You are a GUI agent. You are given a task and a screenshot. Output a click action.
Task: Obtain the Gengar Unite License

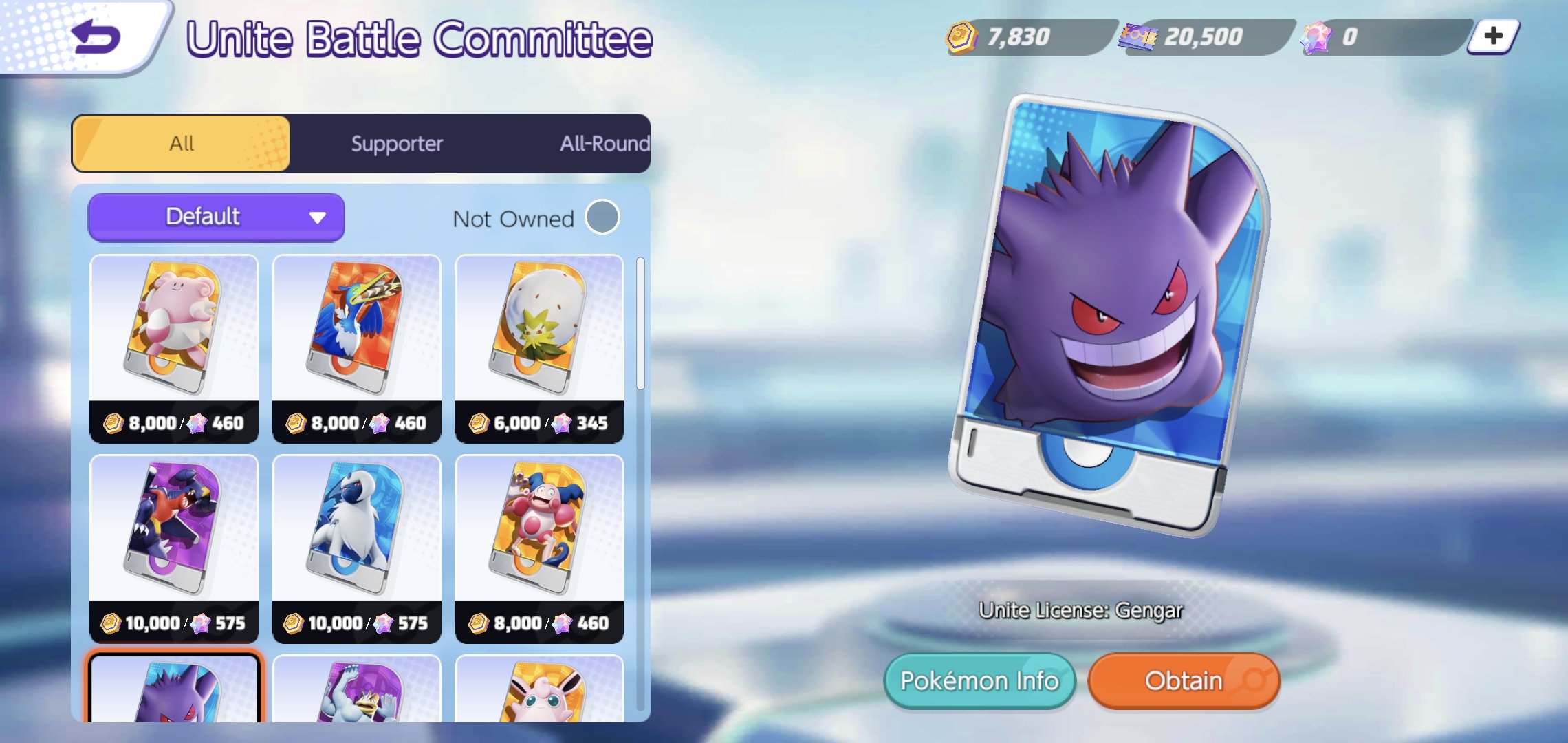coord(1184,680)
